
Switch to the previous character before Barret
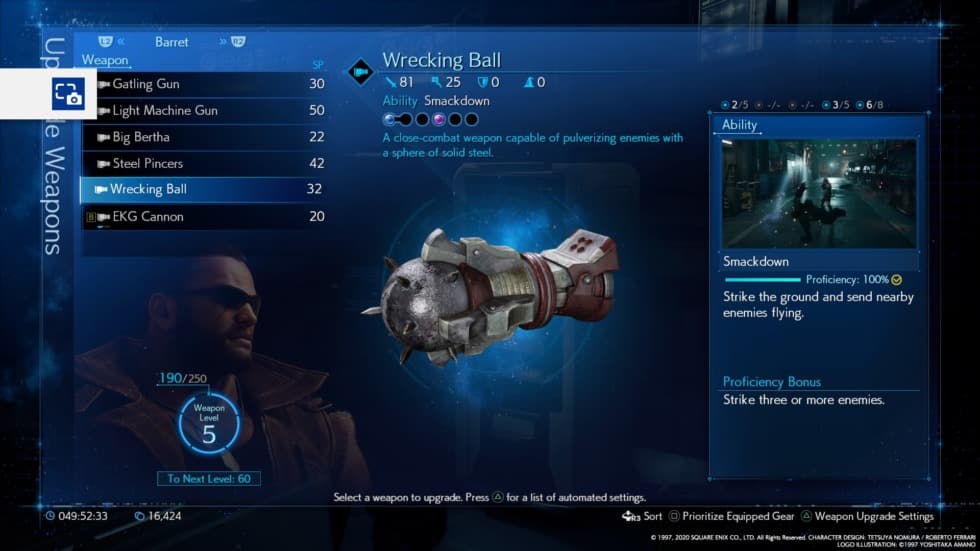pos(112,42)
